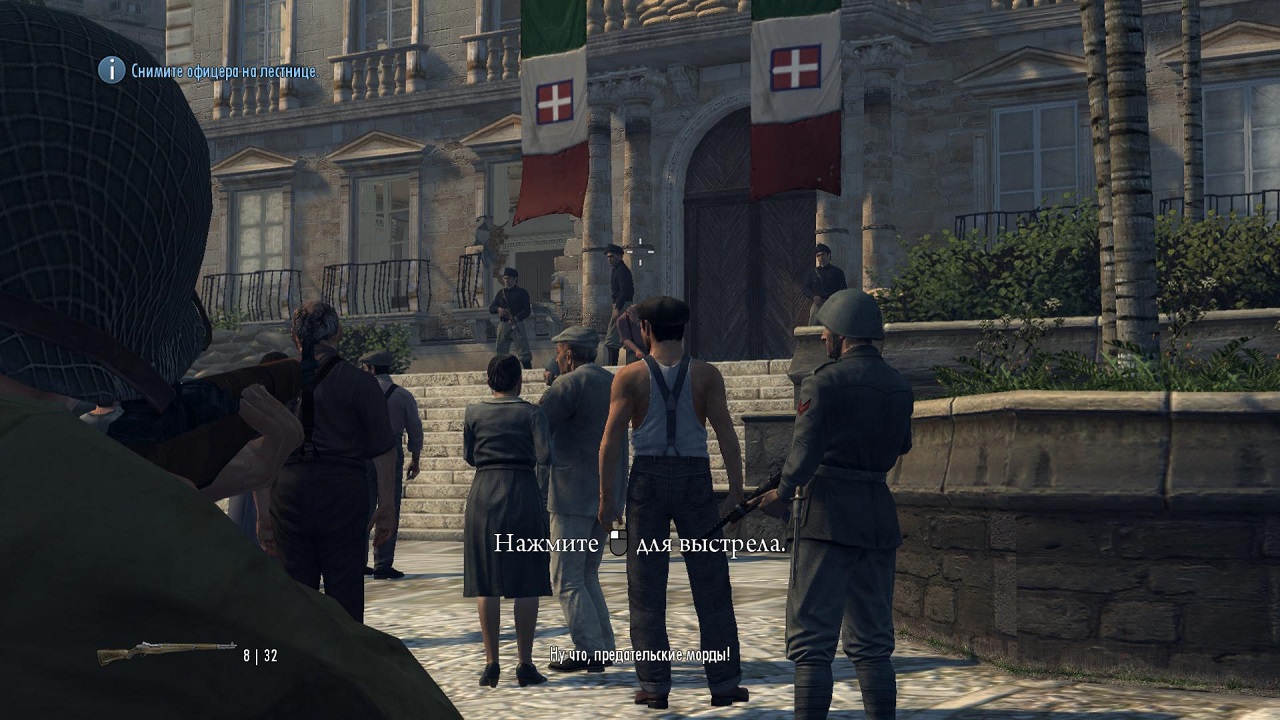This screenshot has width=1280, height=720.
Task: Click the blue objective info icon
Action: coord(111,70)
